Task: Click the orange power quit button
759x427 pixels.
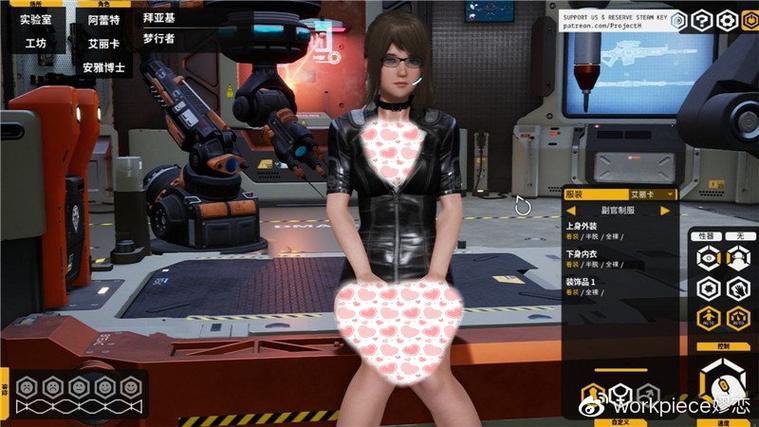Action: tap(750, 20)
